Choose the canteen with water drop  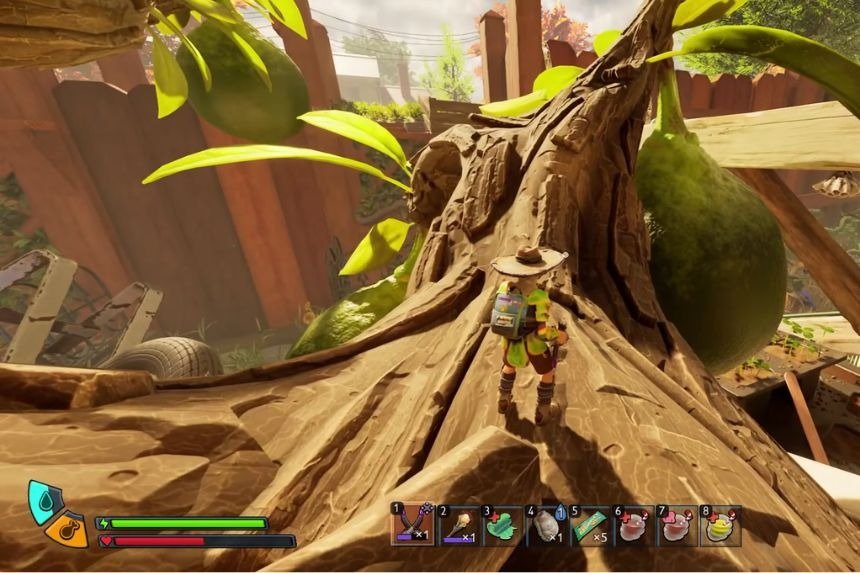pyautogui.click(x=546, y=524)
